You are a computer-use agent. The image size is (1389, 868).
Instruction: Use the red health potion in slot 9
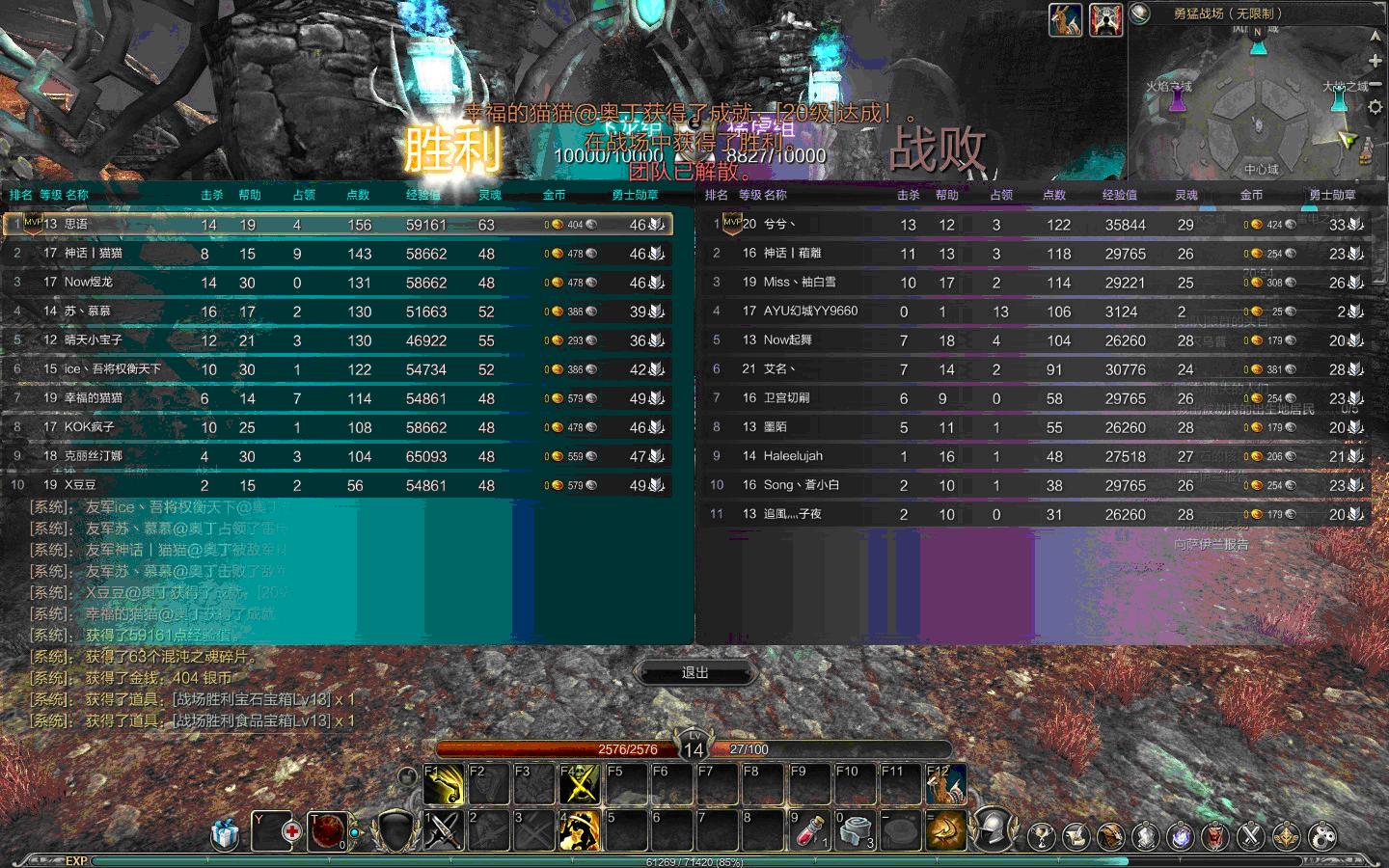point(809,830)
